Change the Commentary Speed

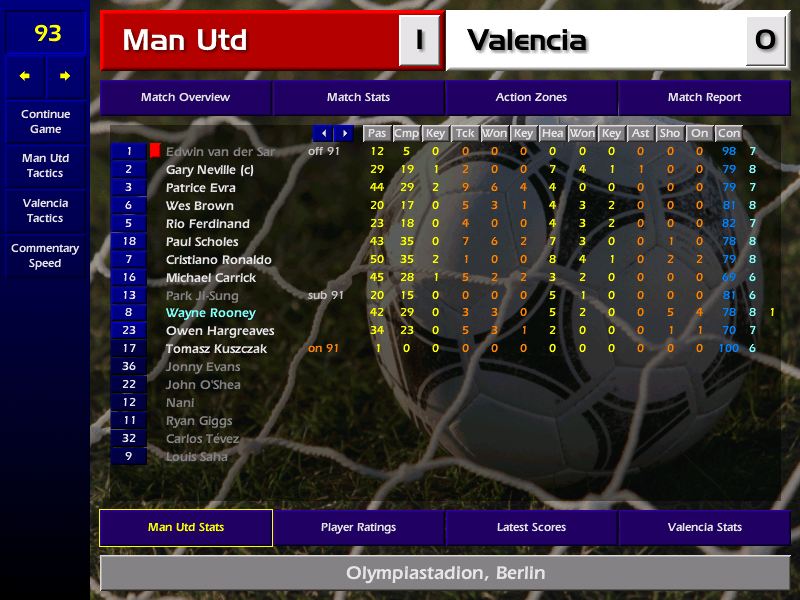(45, 256)
